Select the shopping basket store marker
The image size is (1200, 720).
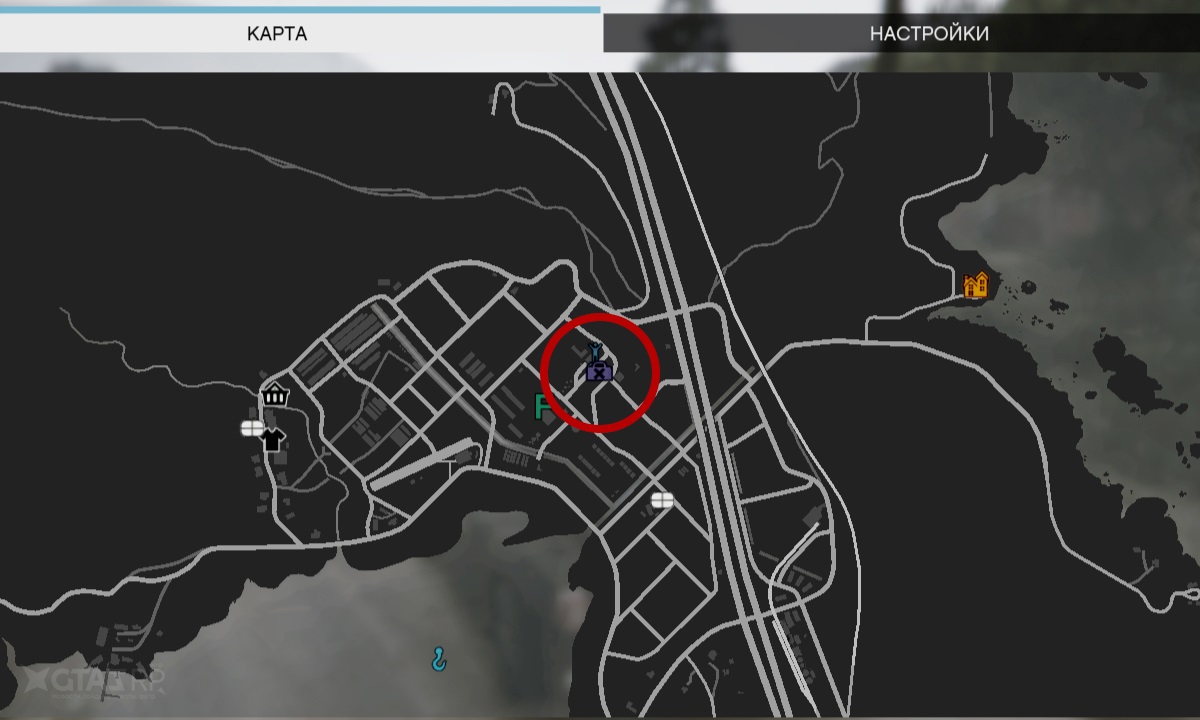pyautogui.click(x=275, y=394)
